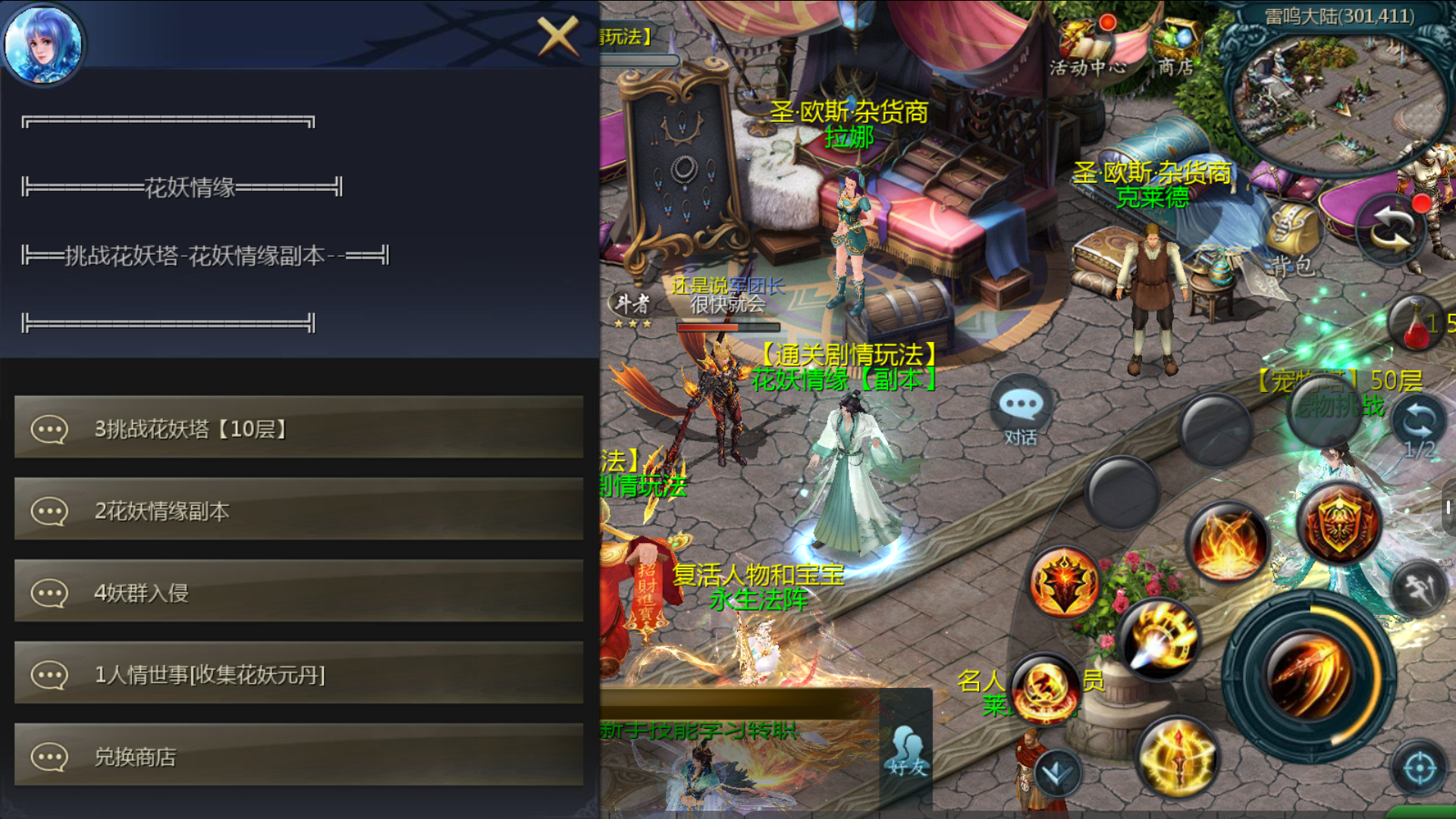Toggle the skill page 1/2 switcher
The image size is (1456, 819).
[1419, 425]
